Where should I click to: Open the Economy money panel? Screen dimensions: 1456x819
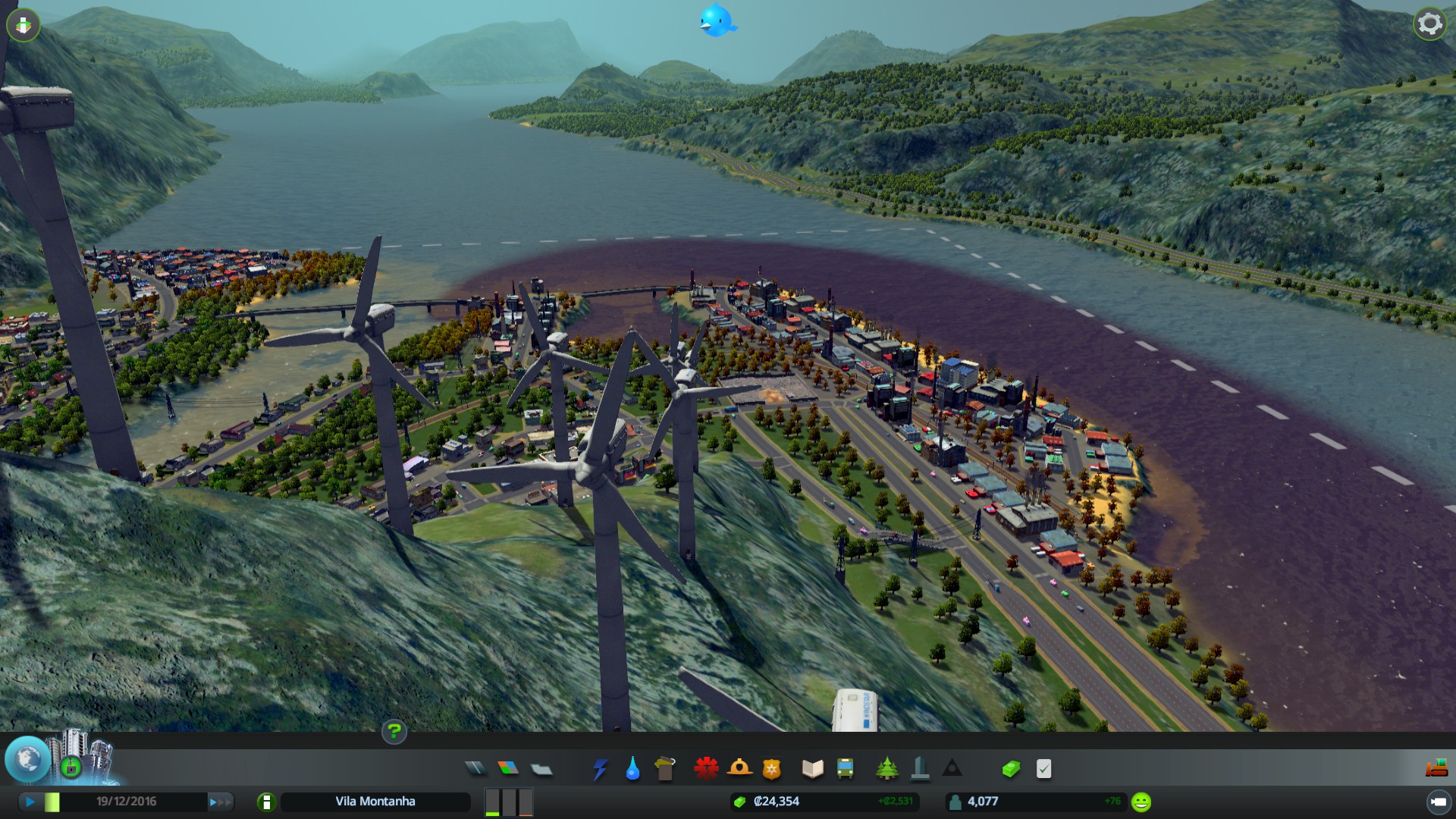coord(1011,769)
